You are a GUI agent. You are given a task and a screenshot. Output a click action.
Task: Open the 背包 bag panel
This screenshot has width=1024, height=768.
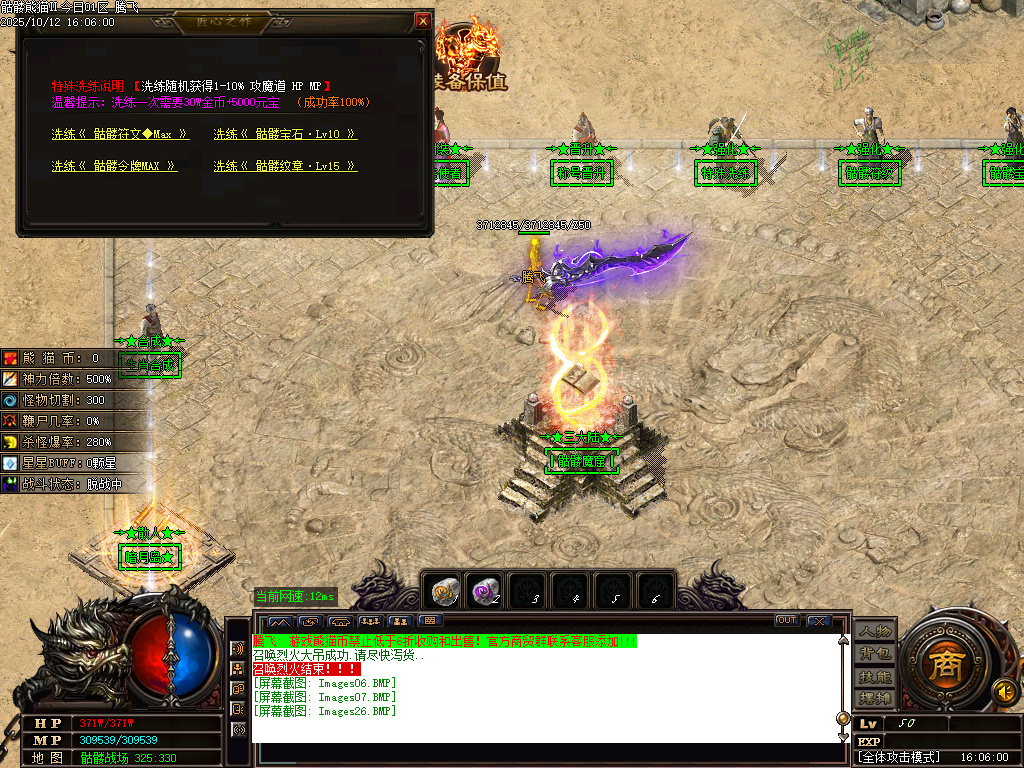point(874,653)
